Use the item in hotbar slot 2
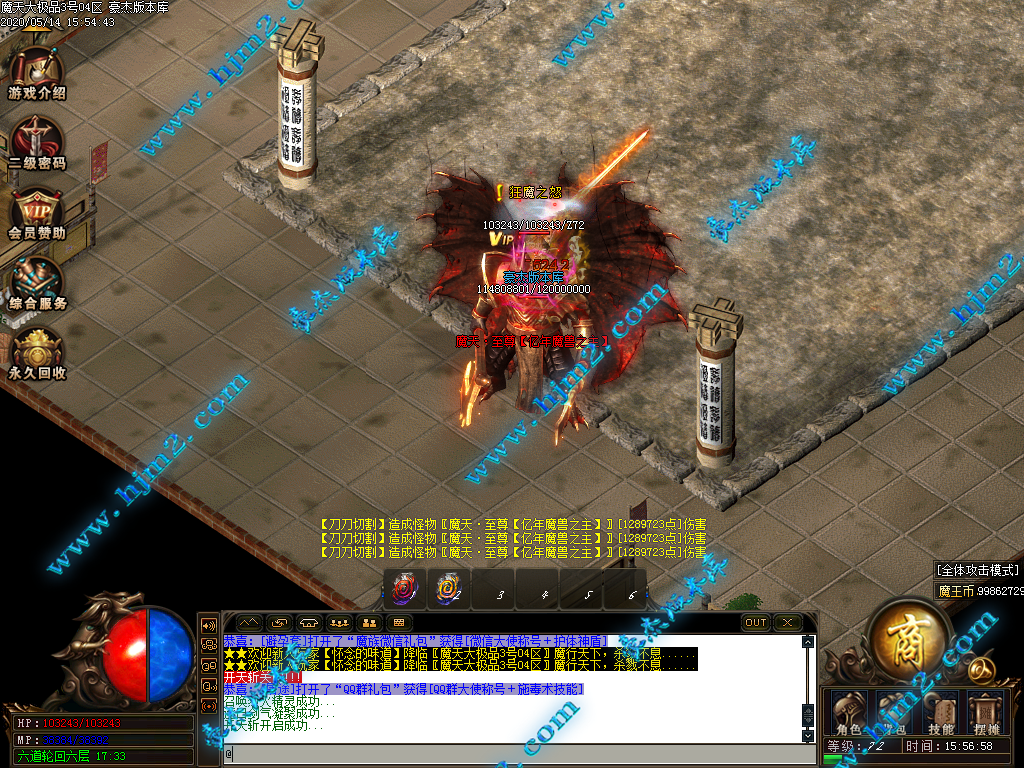The image size is (1024, 768). (x=448, y=589)
